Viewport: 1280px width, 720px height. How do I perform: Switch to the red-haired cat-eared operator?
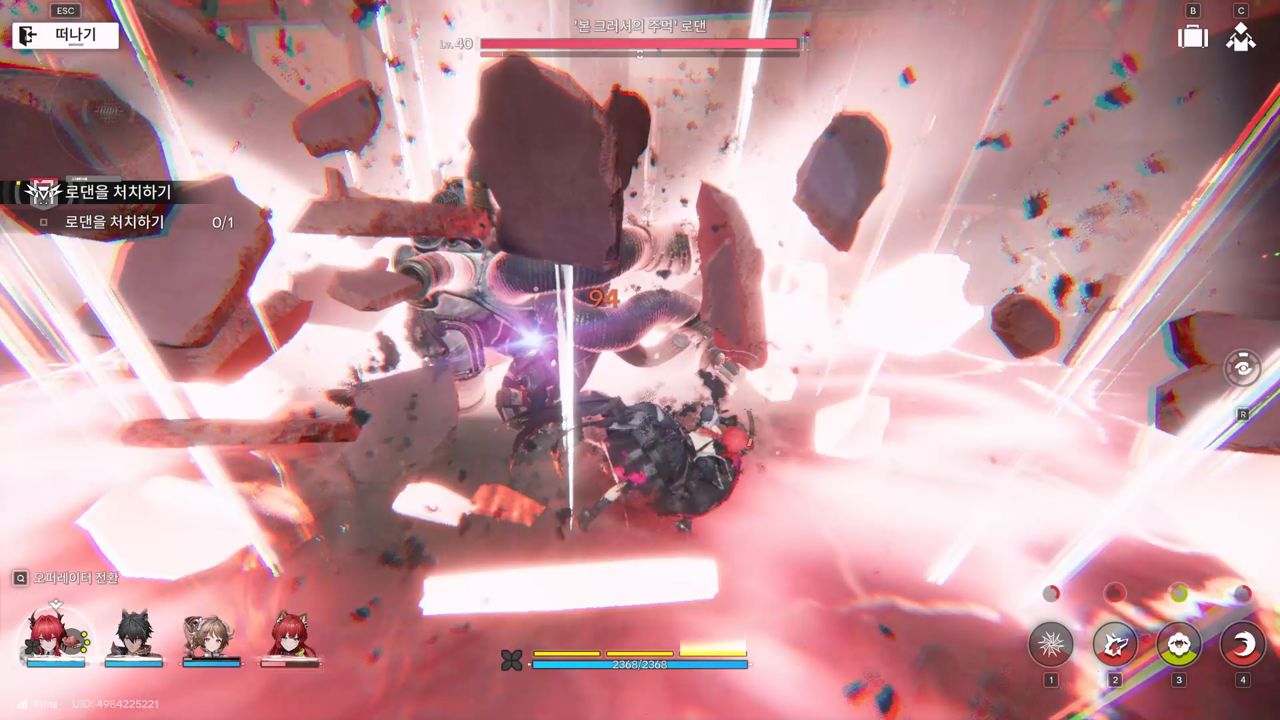(290, 634)
